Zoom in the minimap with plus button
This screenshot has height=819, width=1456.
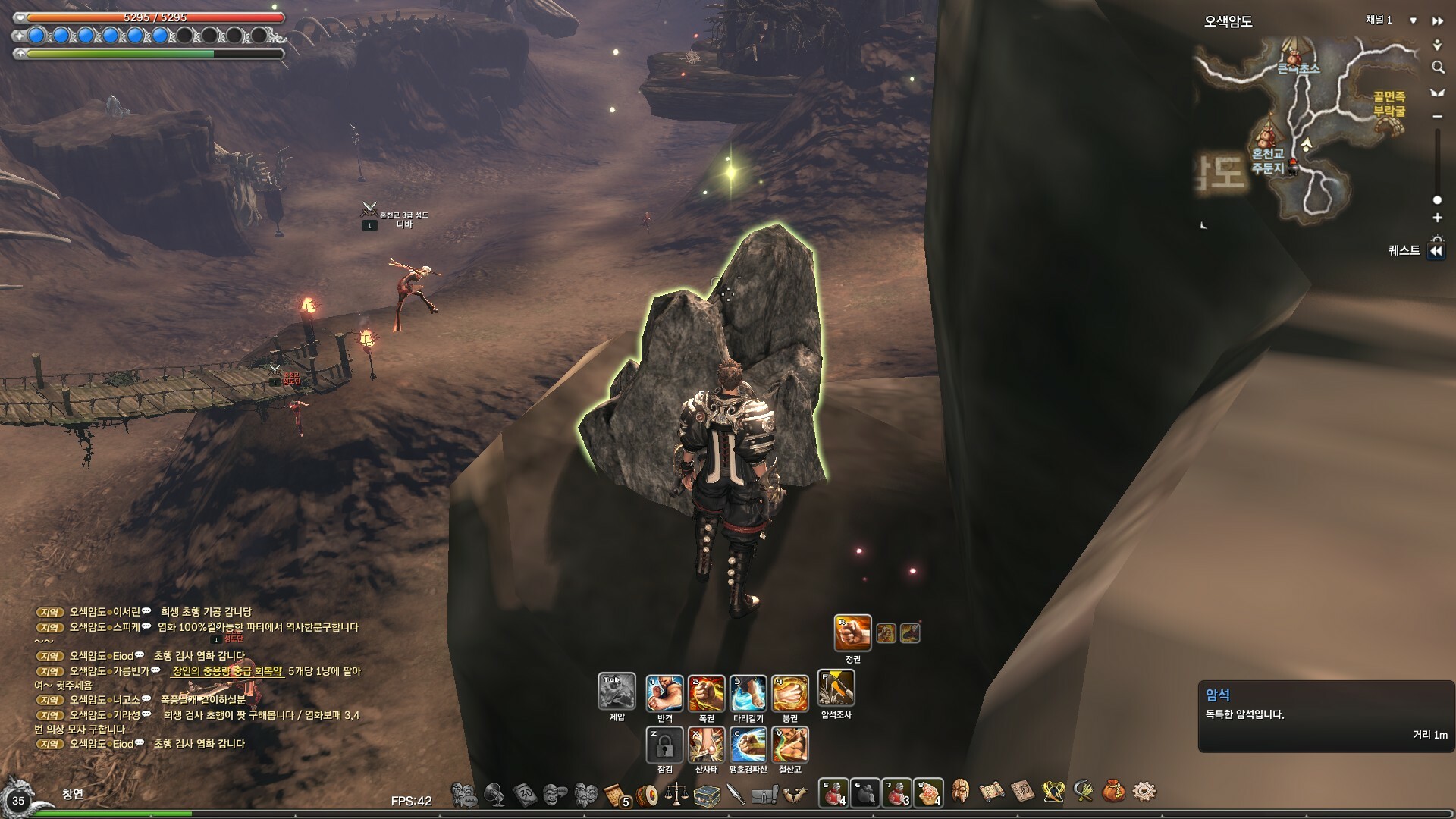point(1437,218)
